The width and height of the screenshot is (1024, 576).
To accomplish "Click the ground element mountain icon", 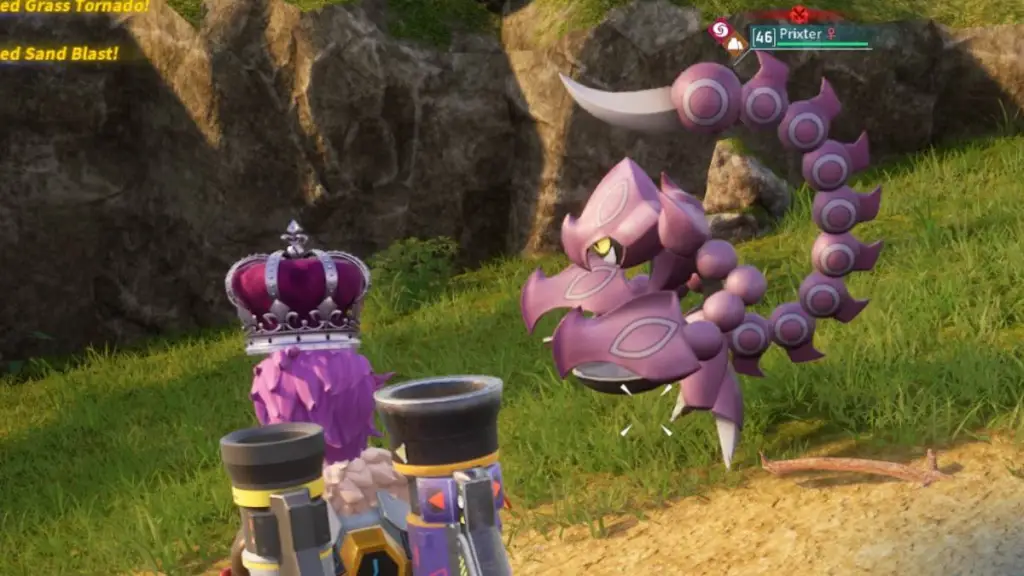I will click(x=734, y=44).
